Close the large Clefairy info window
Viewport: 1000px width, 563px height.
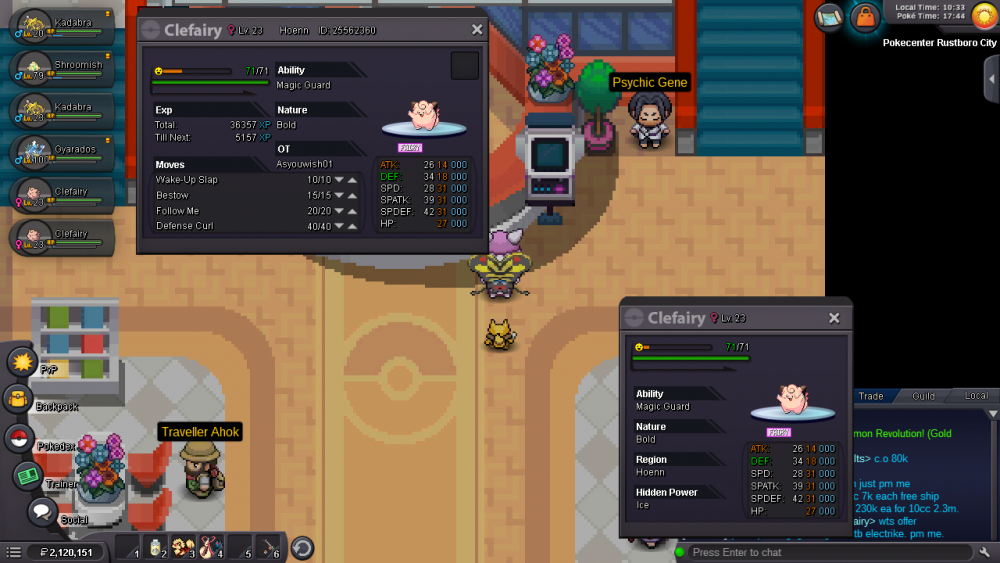click(477, 30)
